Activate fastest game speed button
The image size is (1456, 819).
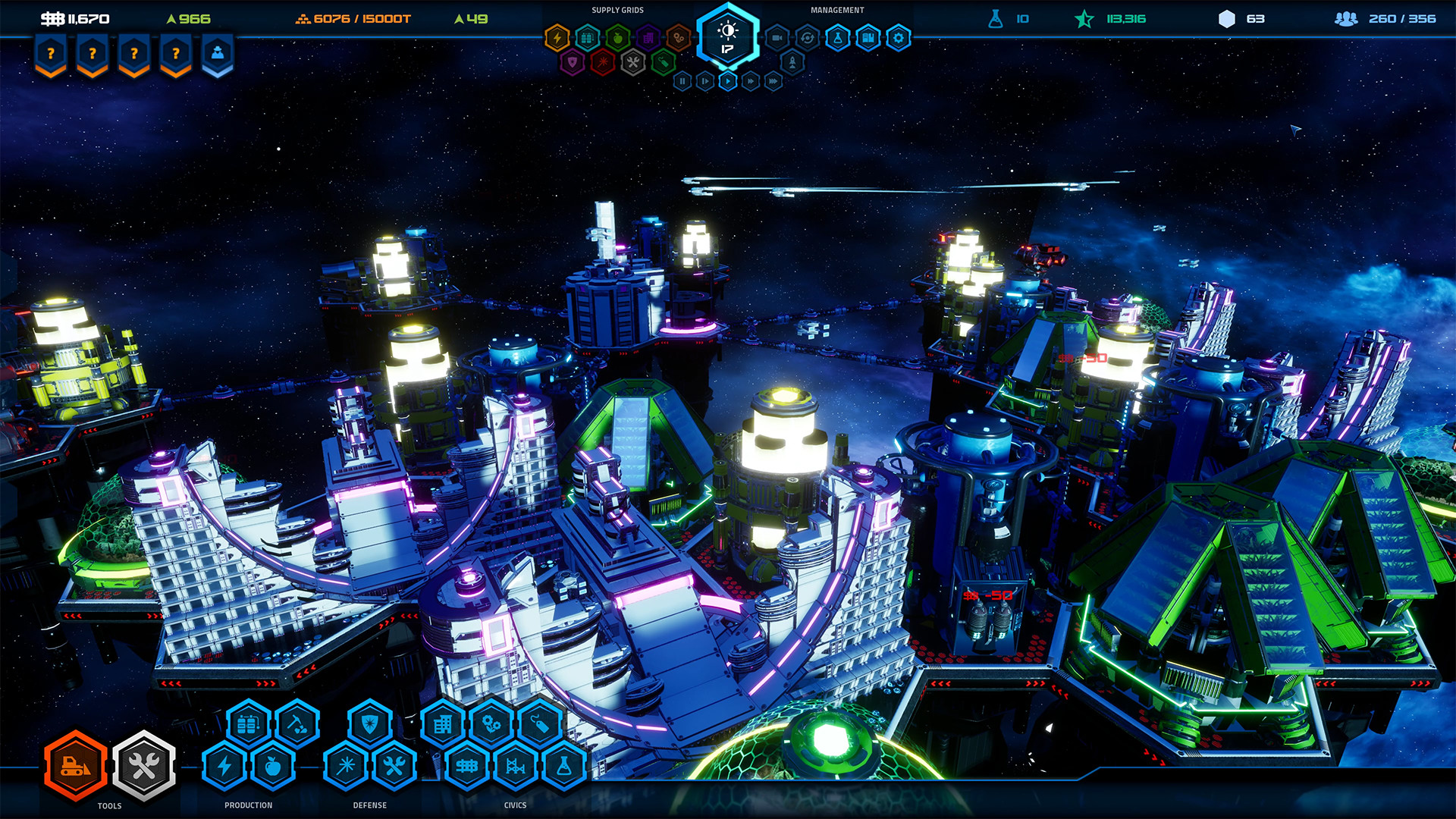point(773,80)
